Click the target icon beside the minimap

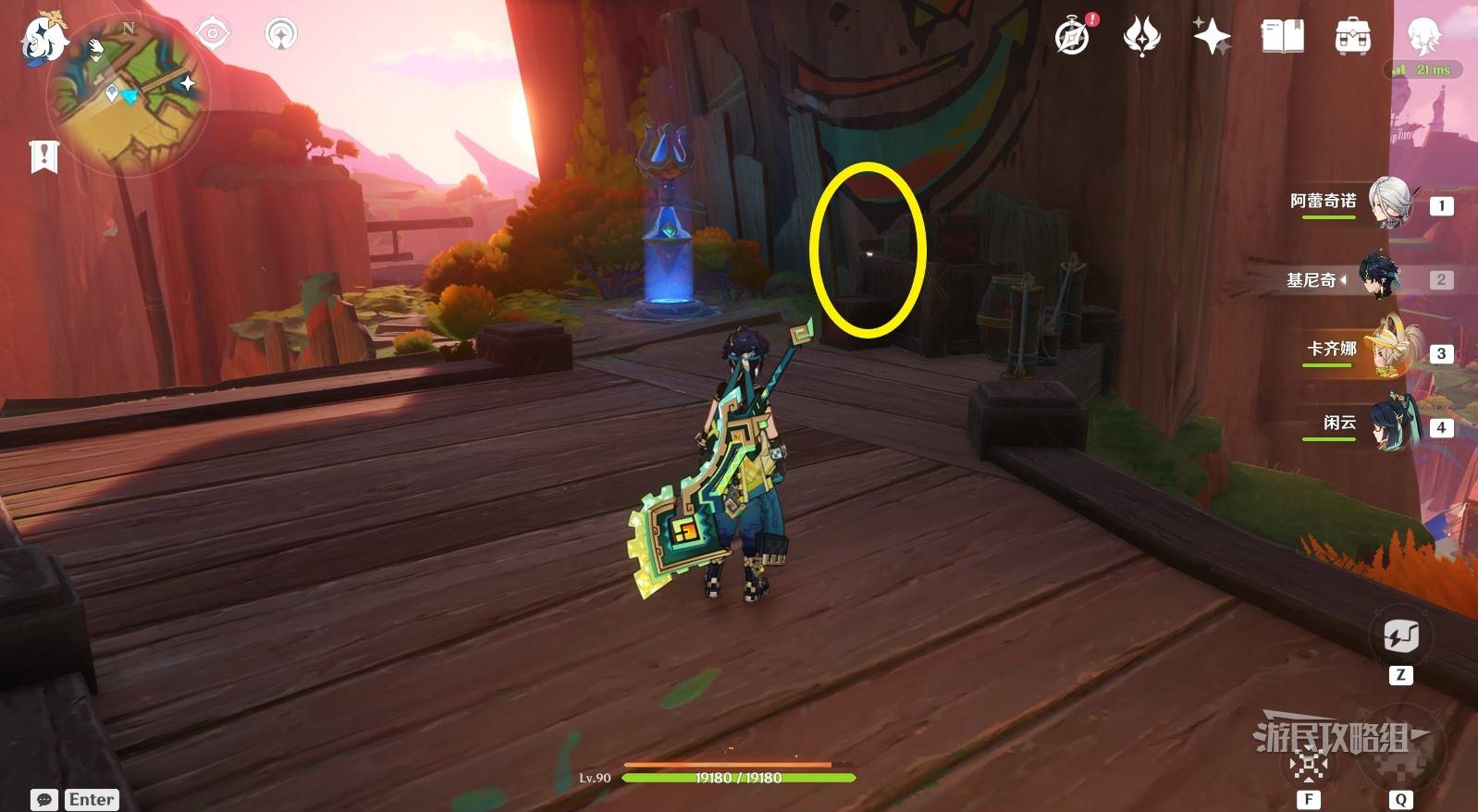(213, 34)
